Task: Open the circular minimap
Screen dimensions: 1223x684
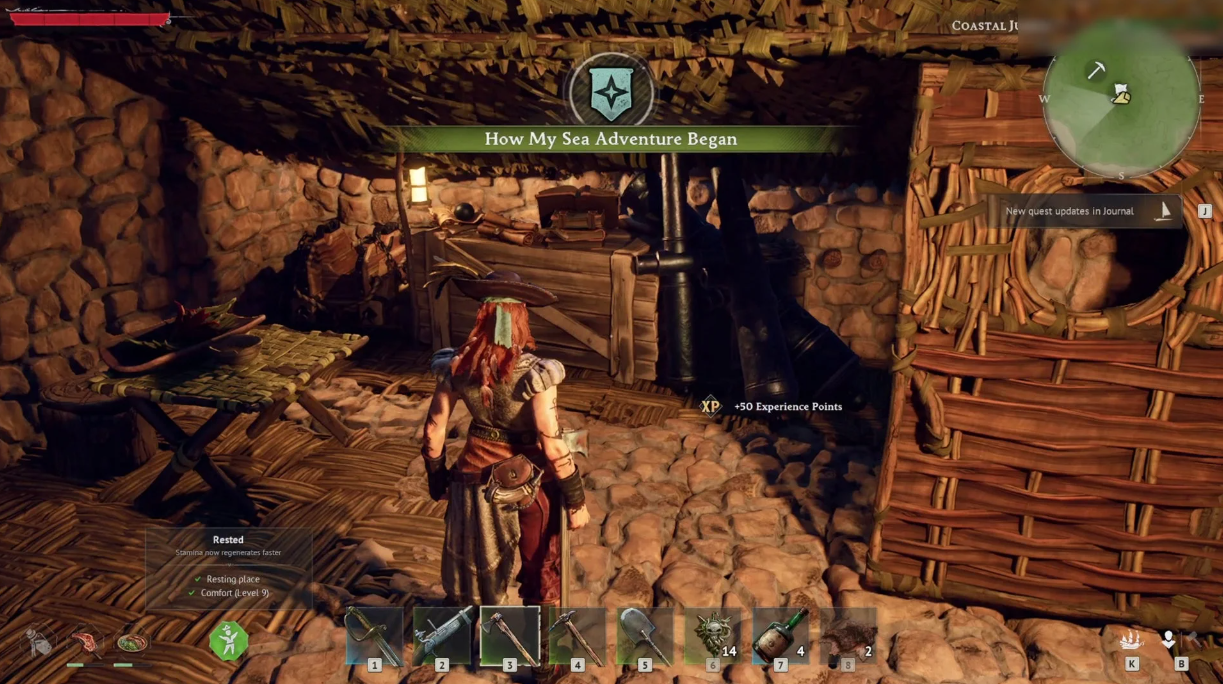Action: (1121, 100)
